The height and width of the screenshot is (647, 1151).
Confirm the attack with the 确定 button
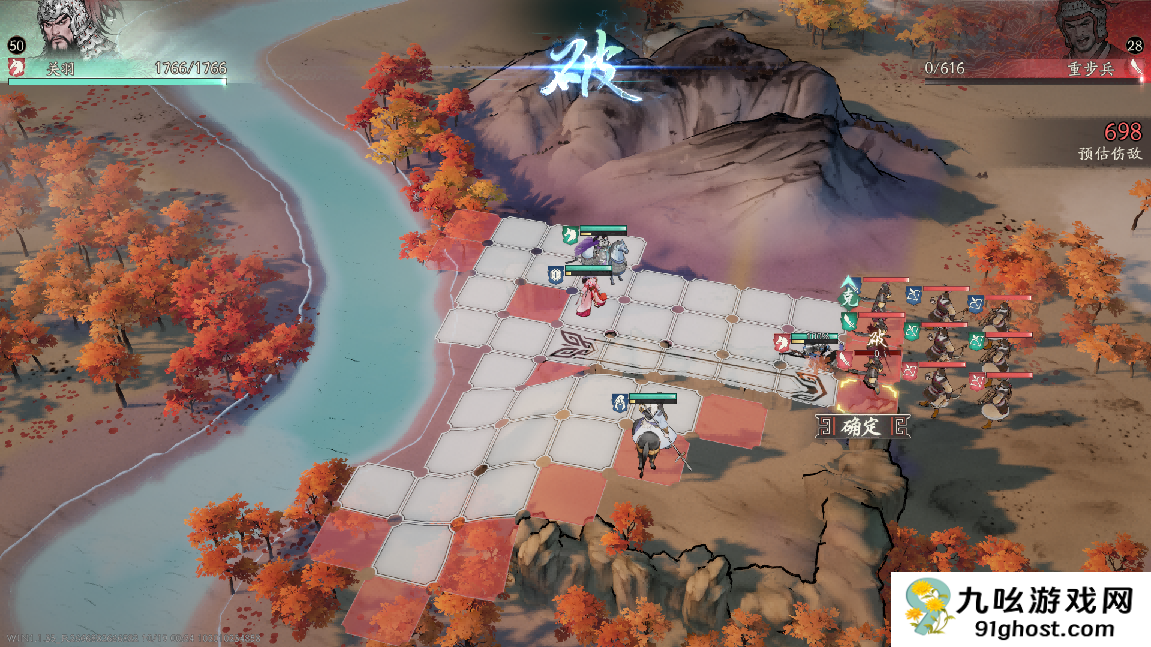click(861, 427)
